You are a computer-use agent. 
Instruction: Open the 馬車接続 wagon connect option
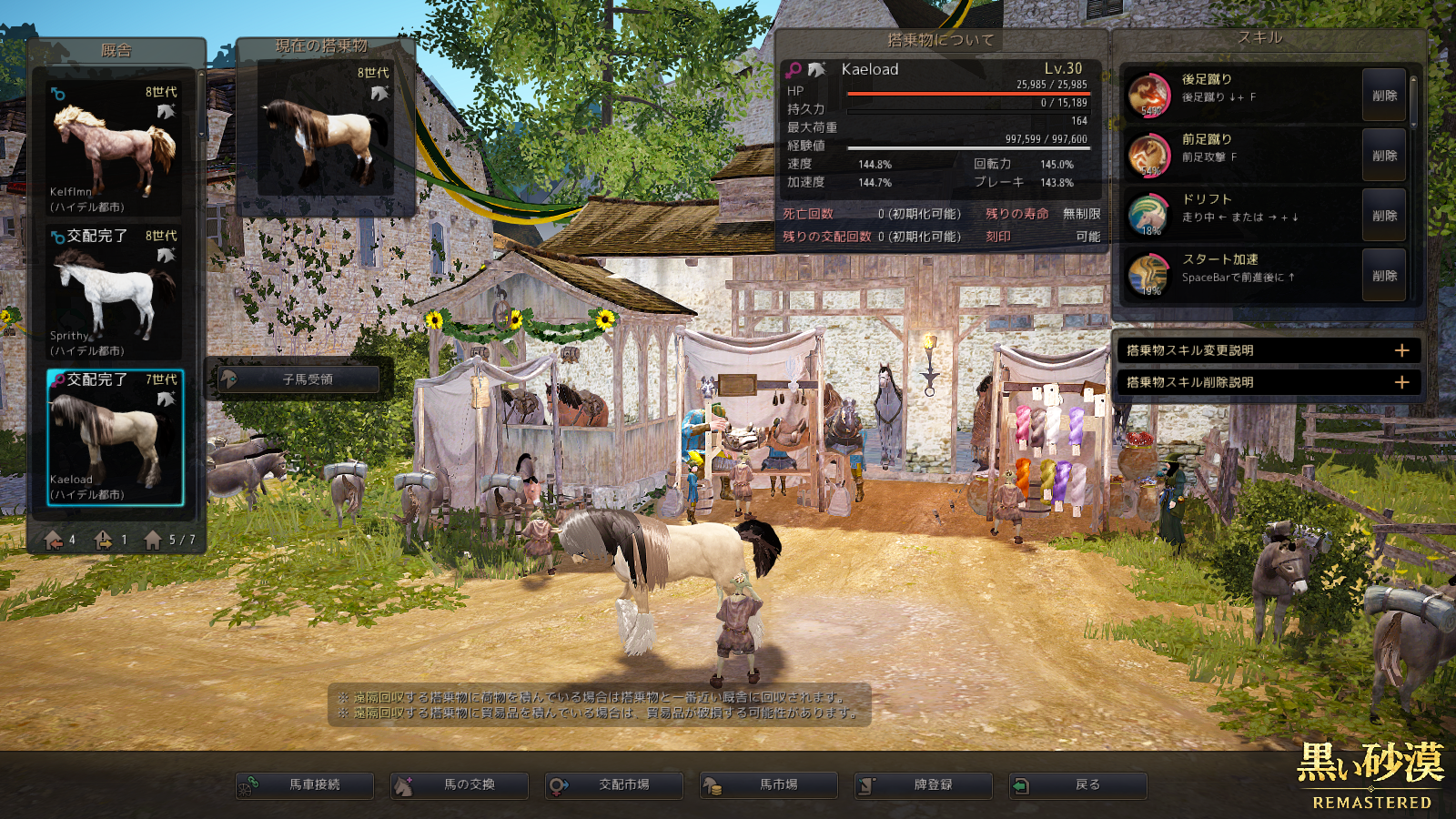[x=305, y=785]
